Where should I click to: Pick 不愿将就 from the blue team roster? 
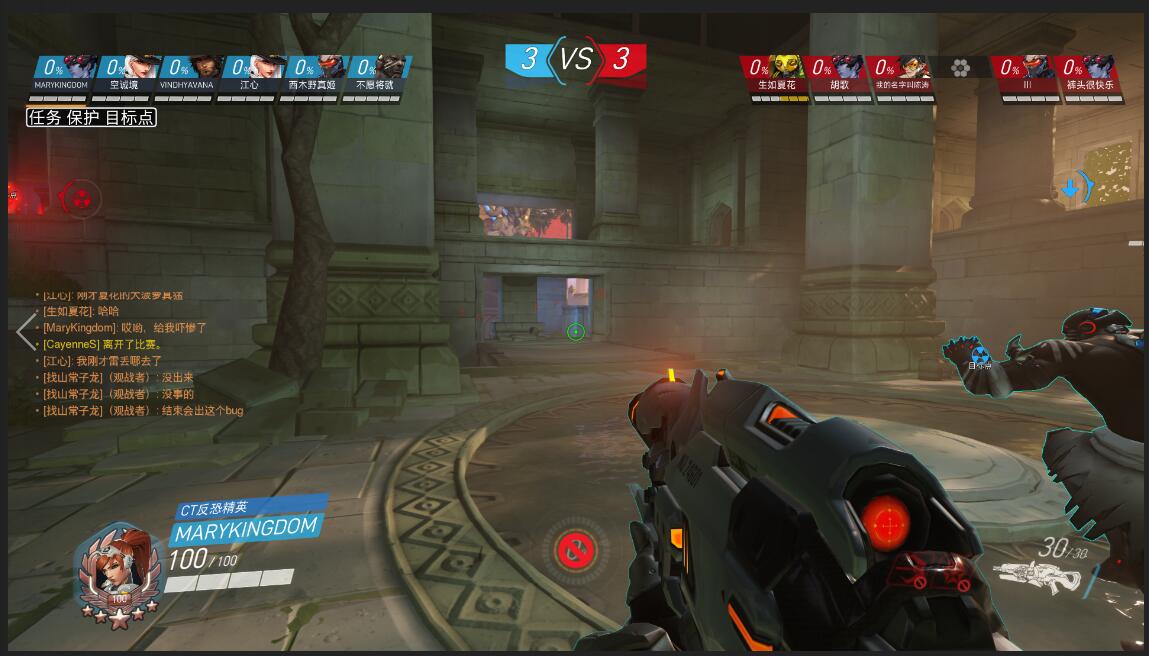click(x=376, y=74)
